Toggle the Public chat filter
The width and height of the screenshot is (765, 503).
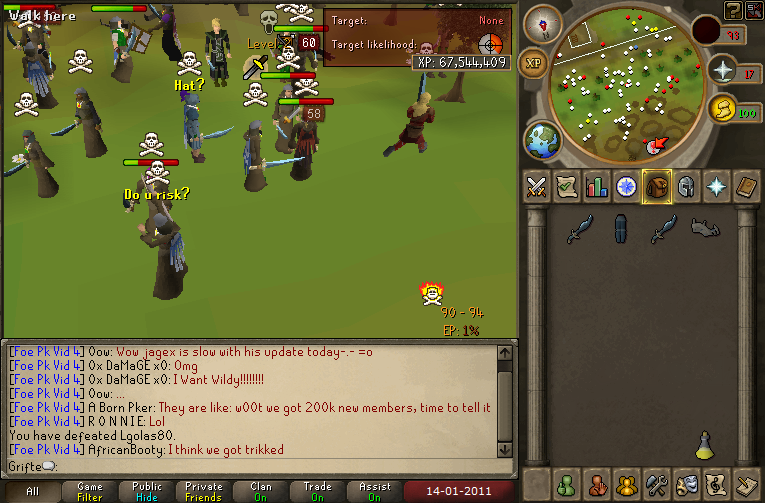coord(147,492)
